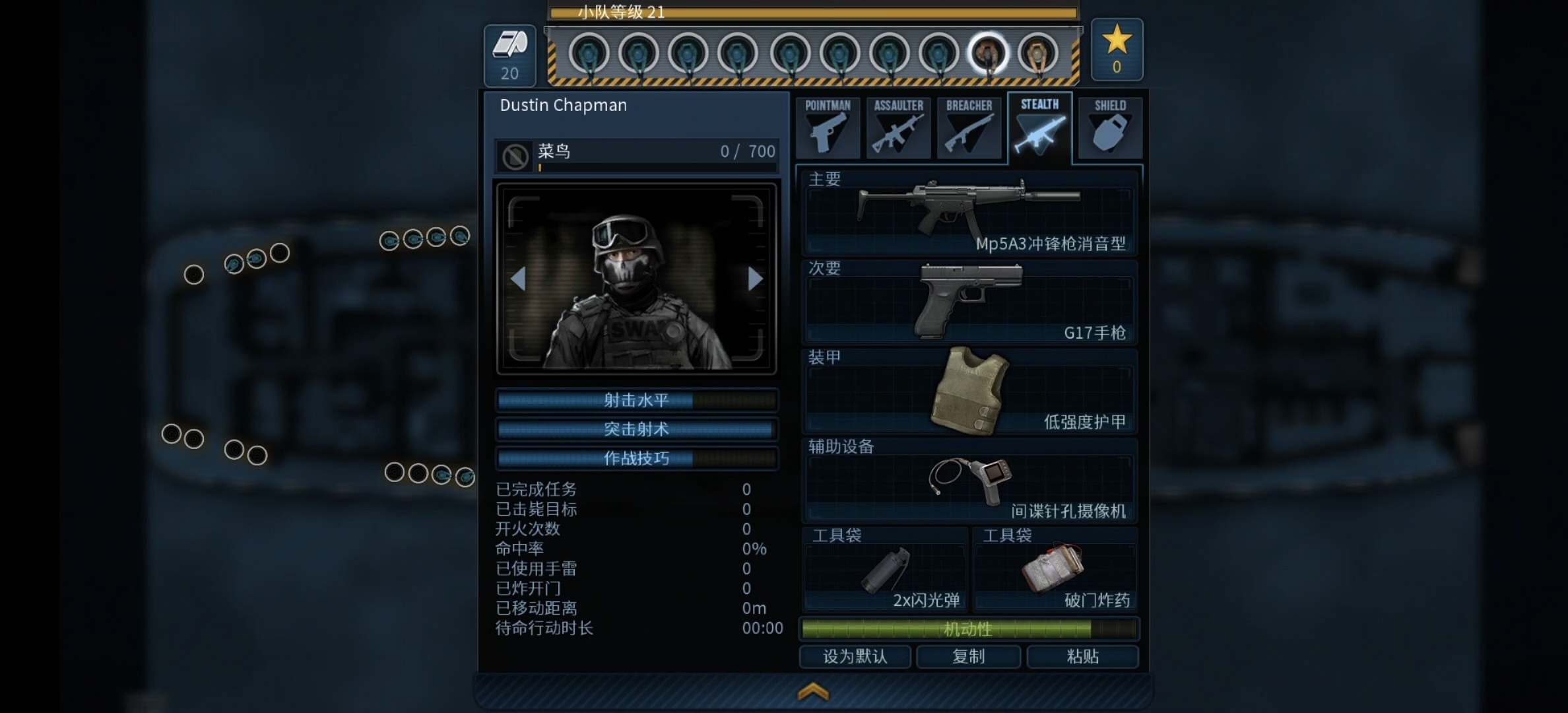Click the 设为默认 set-default button
1568x713 pixels.
[855, 656]
